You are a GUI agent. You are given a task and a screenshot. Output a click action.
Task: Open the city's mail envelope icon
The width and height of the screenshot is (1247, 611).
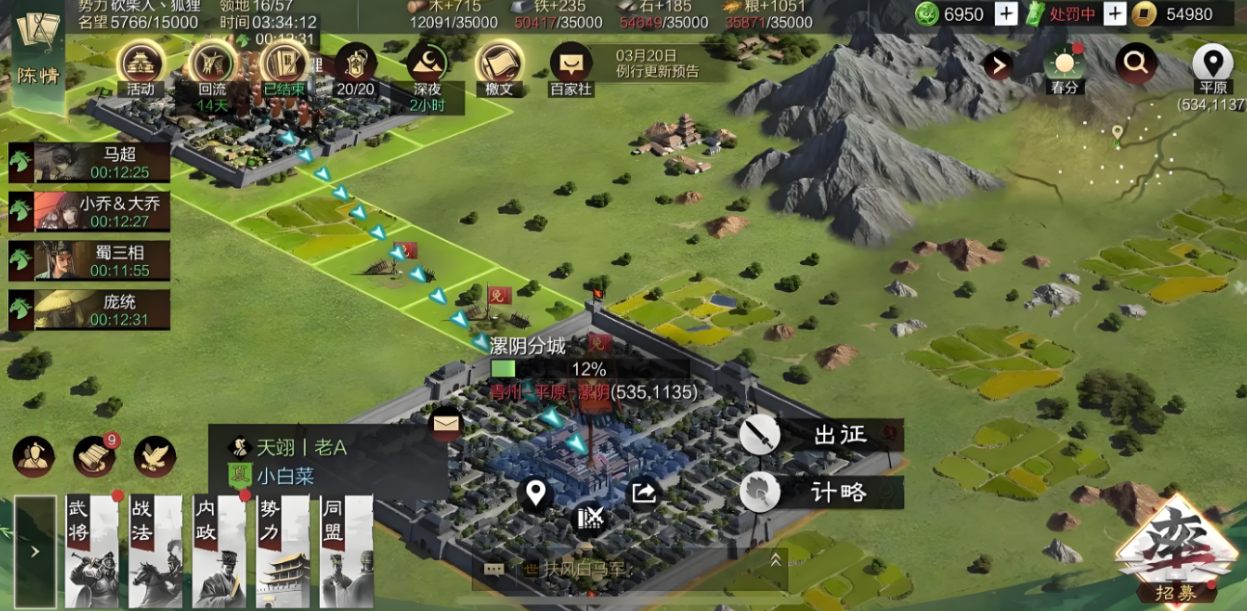(x=446, y=425)
